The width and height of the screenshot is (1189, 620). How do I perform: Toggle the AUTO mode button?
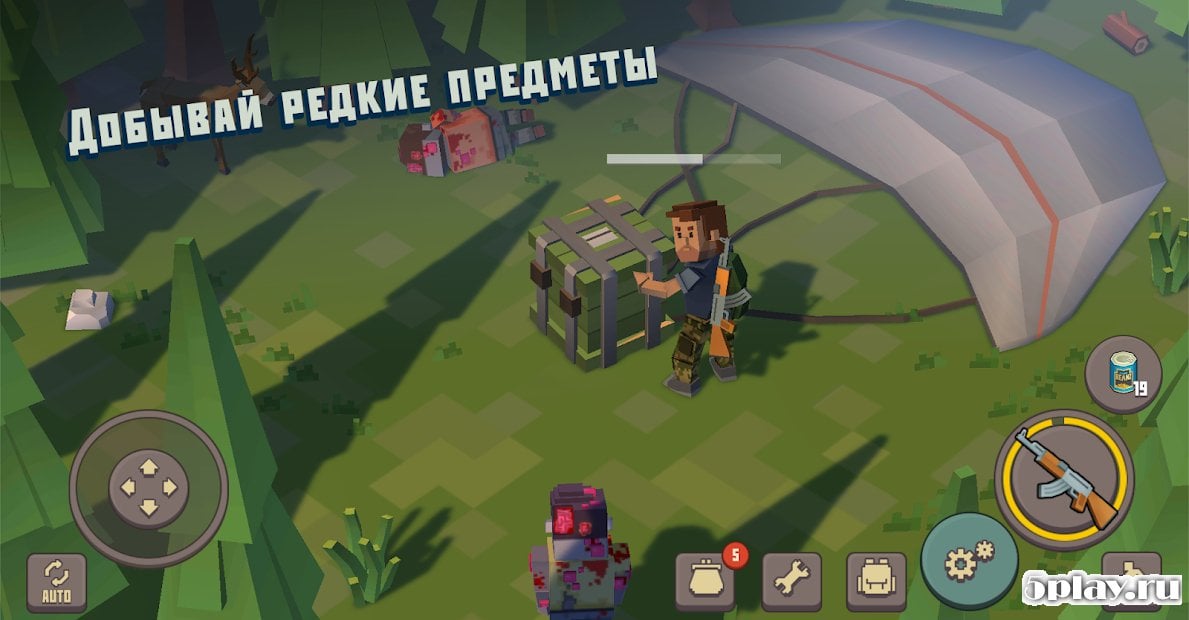point(56,582)
